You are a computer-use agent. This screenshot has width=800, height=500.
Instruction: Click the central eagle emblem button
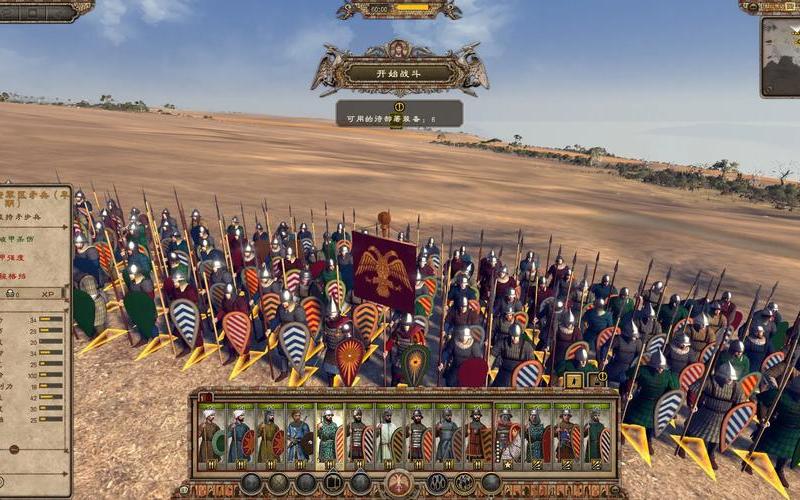click(x=399, y=483)
